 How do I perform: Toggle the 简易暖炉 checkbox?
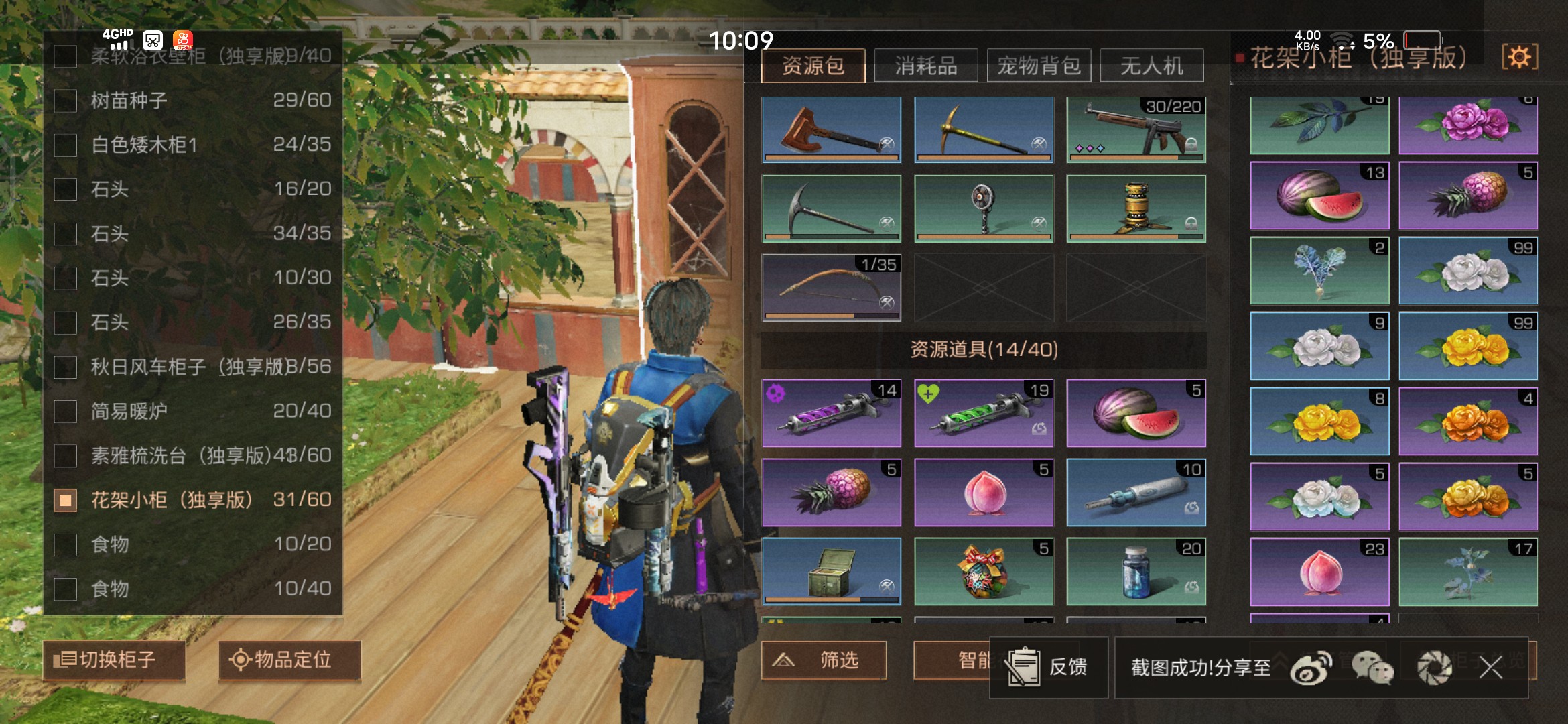(66, 411)
